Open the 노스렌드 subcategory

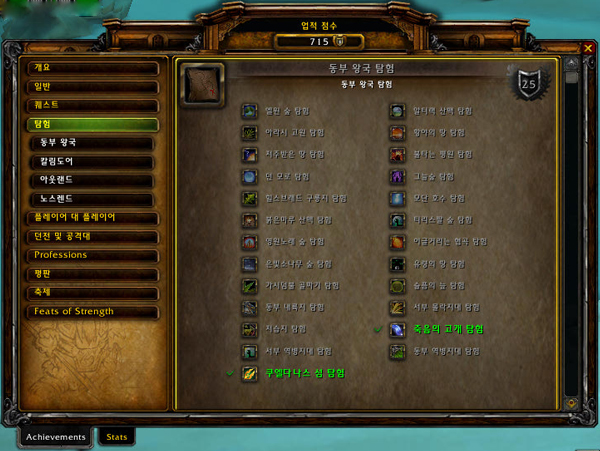pos(96,199)
